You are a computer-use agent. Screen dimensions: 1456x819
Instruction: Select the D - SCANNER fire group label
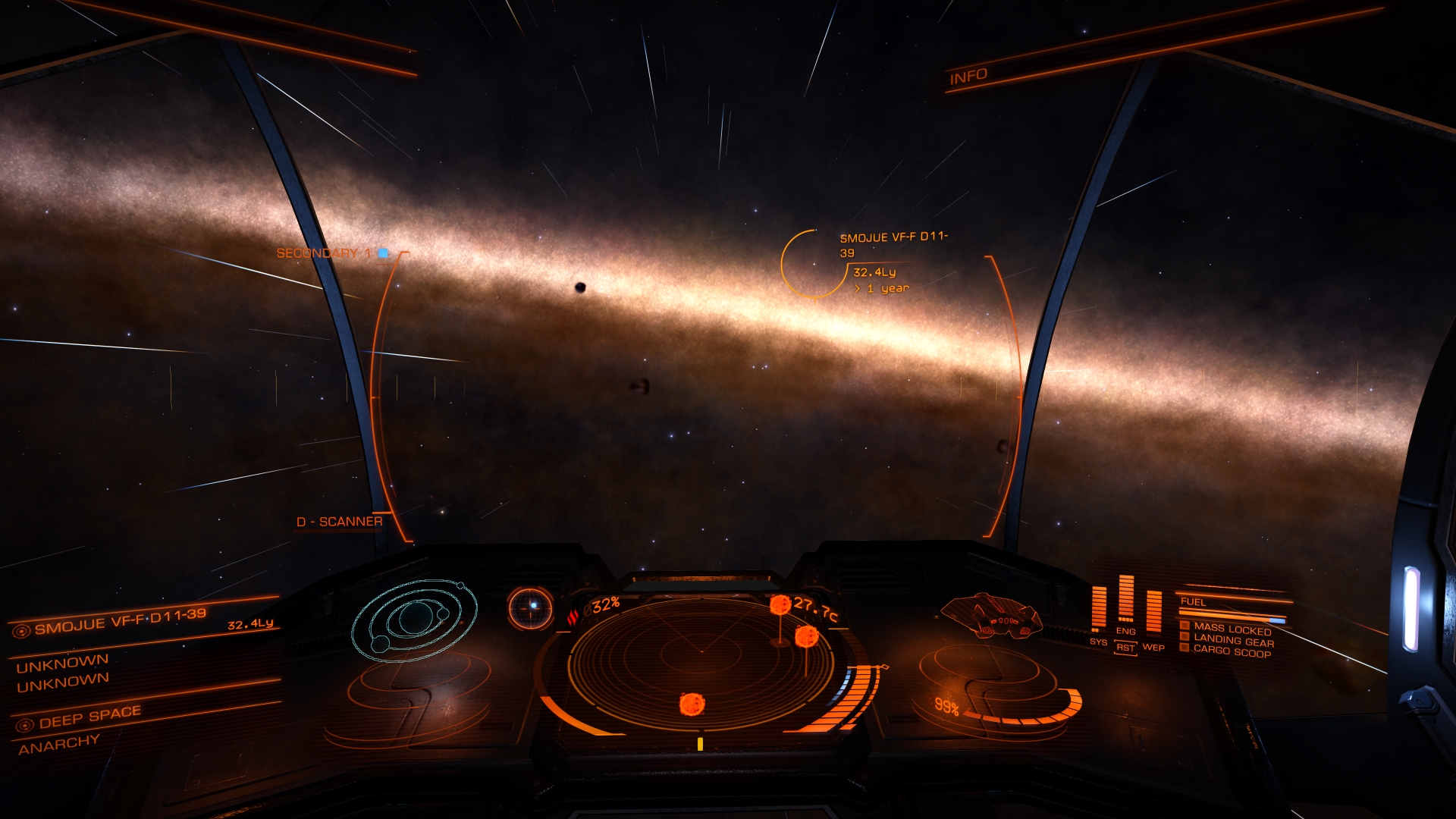[339, 522]
